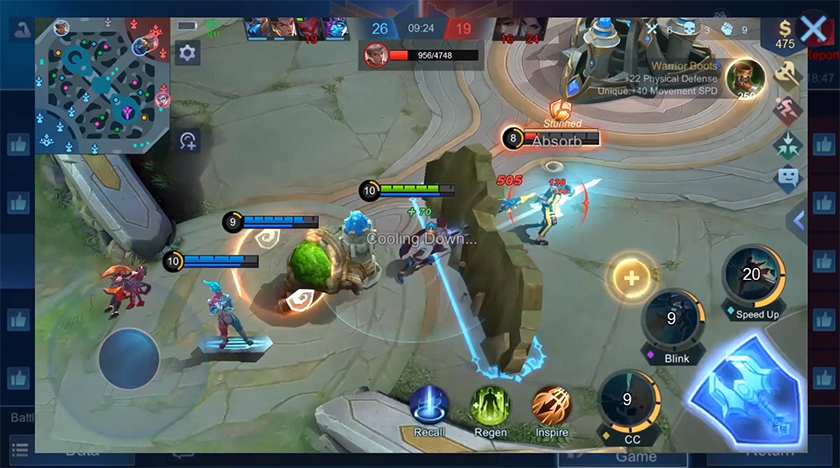Toggle the camera lock icon below the gear
Image resolution: width=840 pixels, height=468 pixels.
(187, 141)
